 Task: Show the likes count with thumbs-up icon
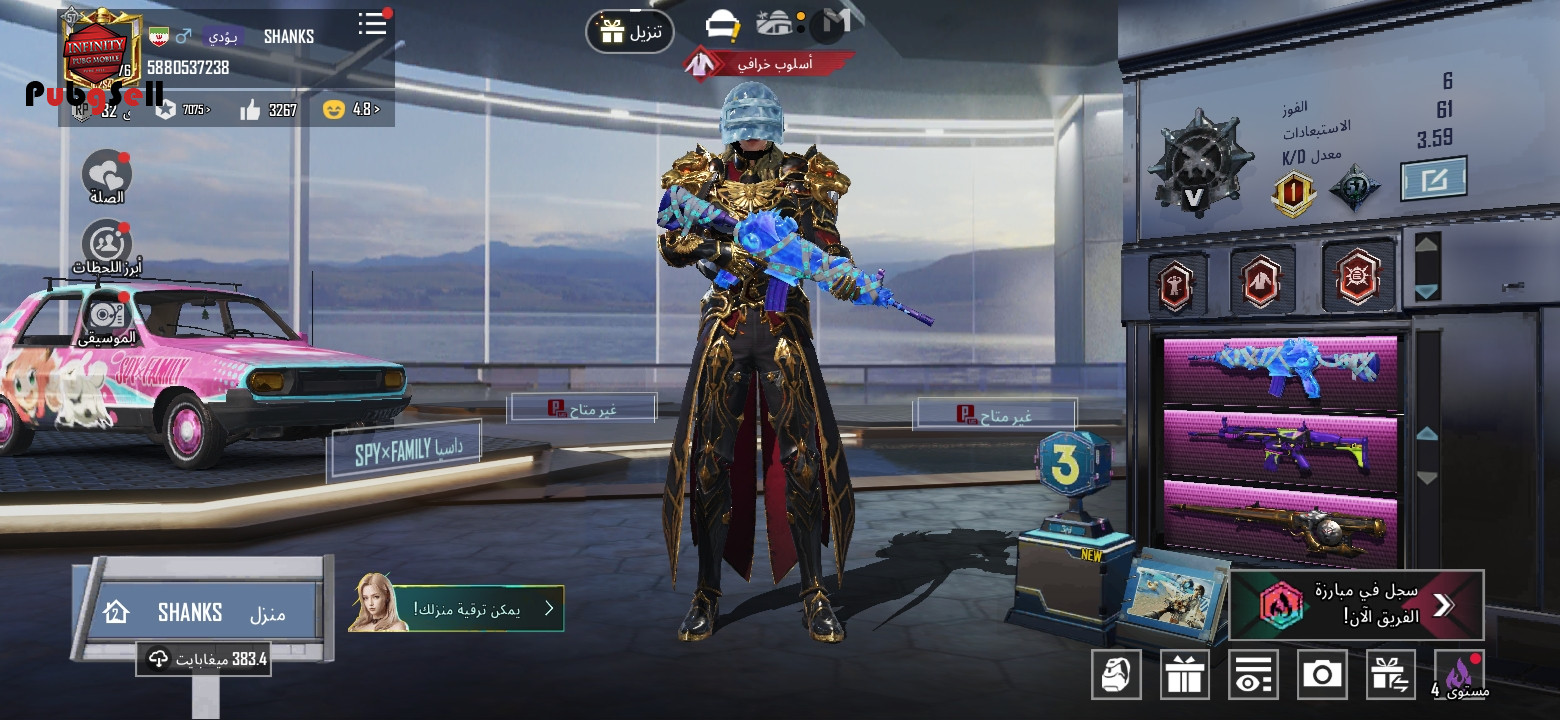pyautogui.click(x=269, y=110)
